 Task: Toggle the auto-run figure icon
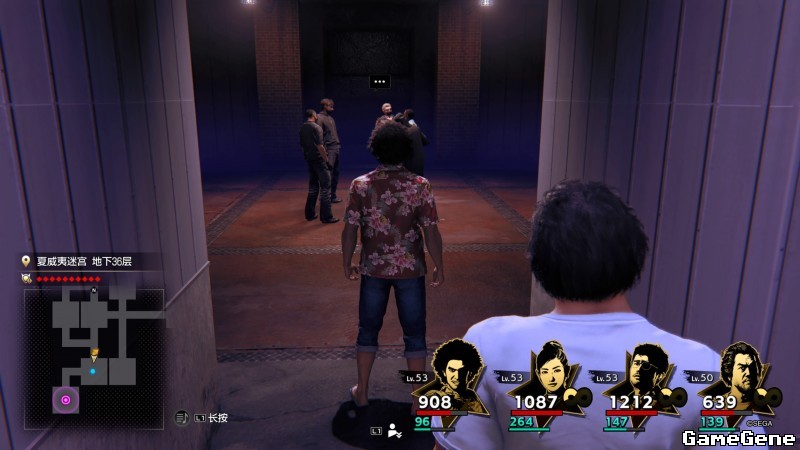pyautogui.click(x=394, y=431)
